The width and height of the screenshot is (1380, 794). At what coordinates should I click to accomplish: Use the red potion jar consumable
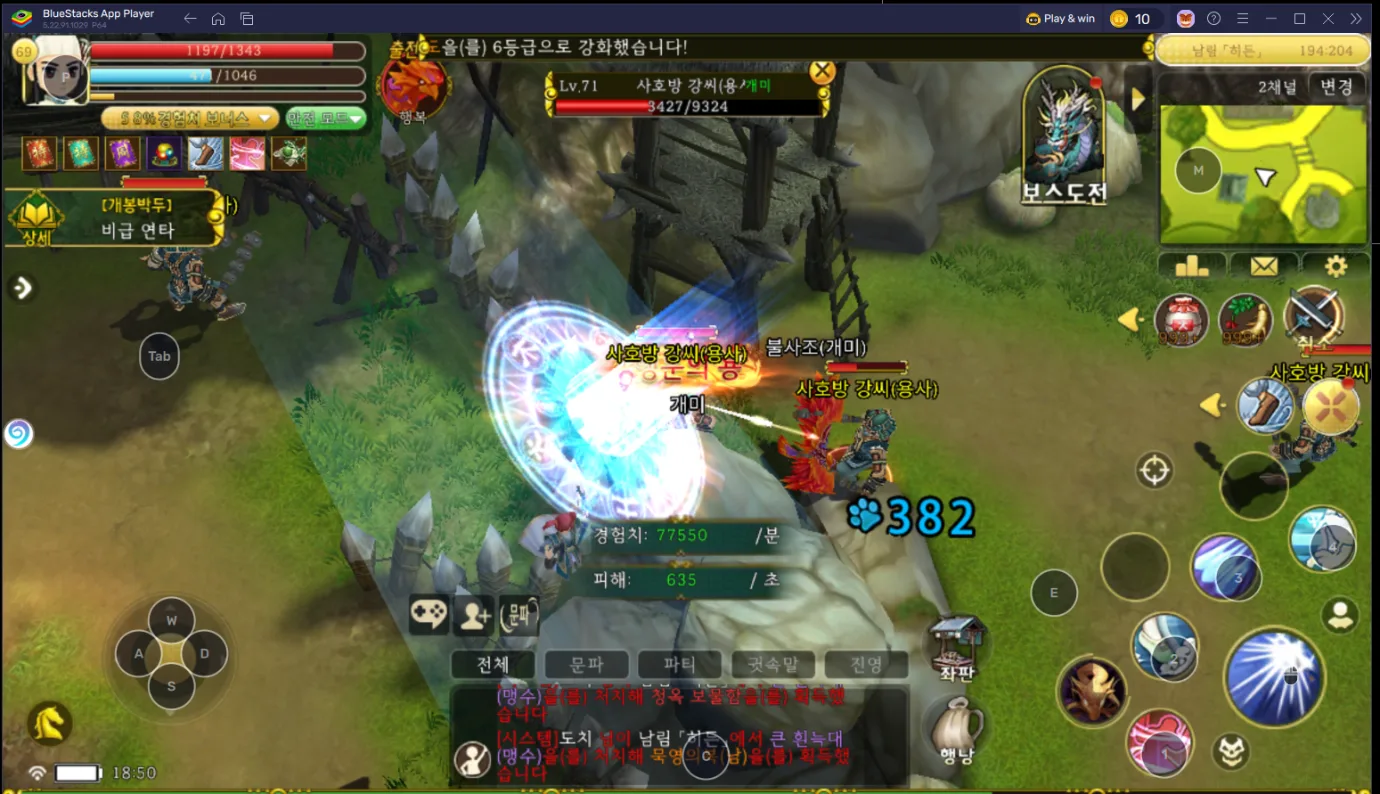click(x=1181, y=320)
